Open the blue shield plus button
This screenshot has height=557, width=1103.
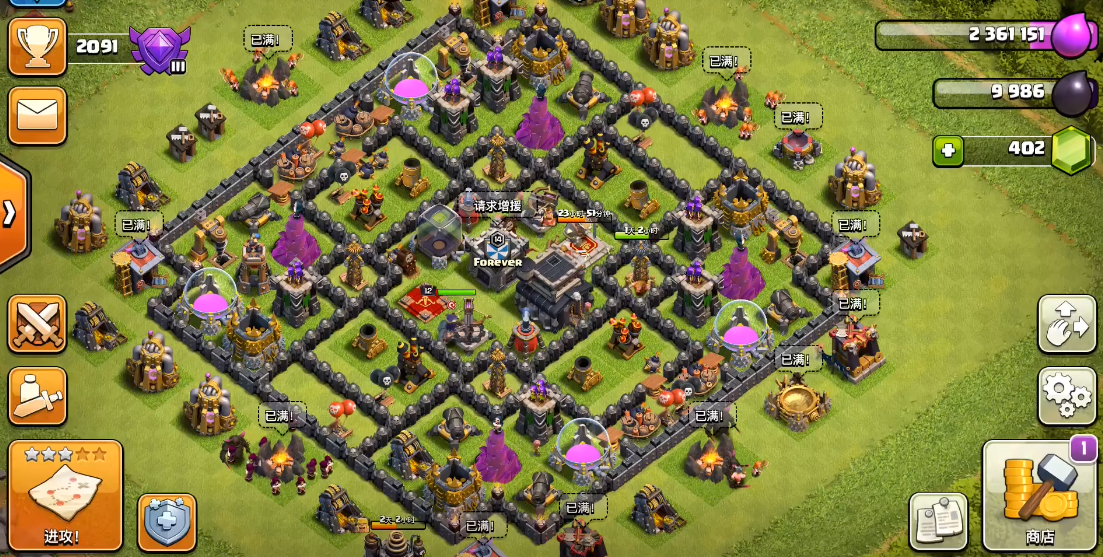[167, 522]
